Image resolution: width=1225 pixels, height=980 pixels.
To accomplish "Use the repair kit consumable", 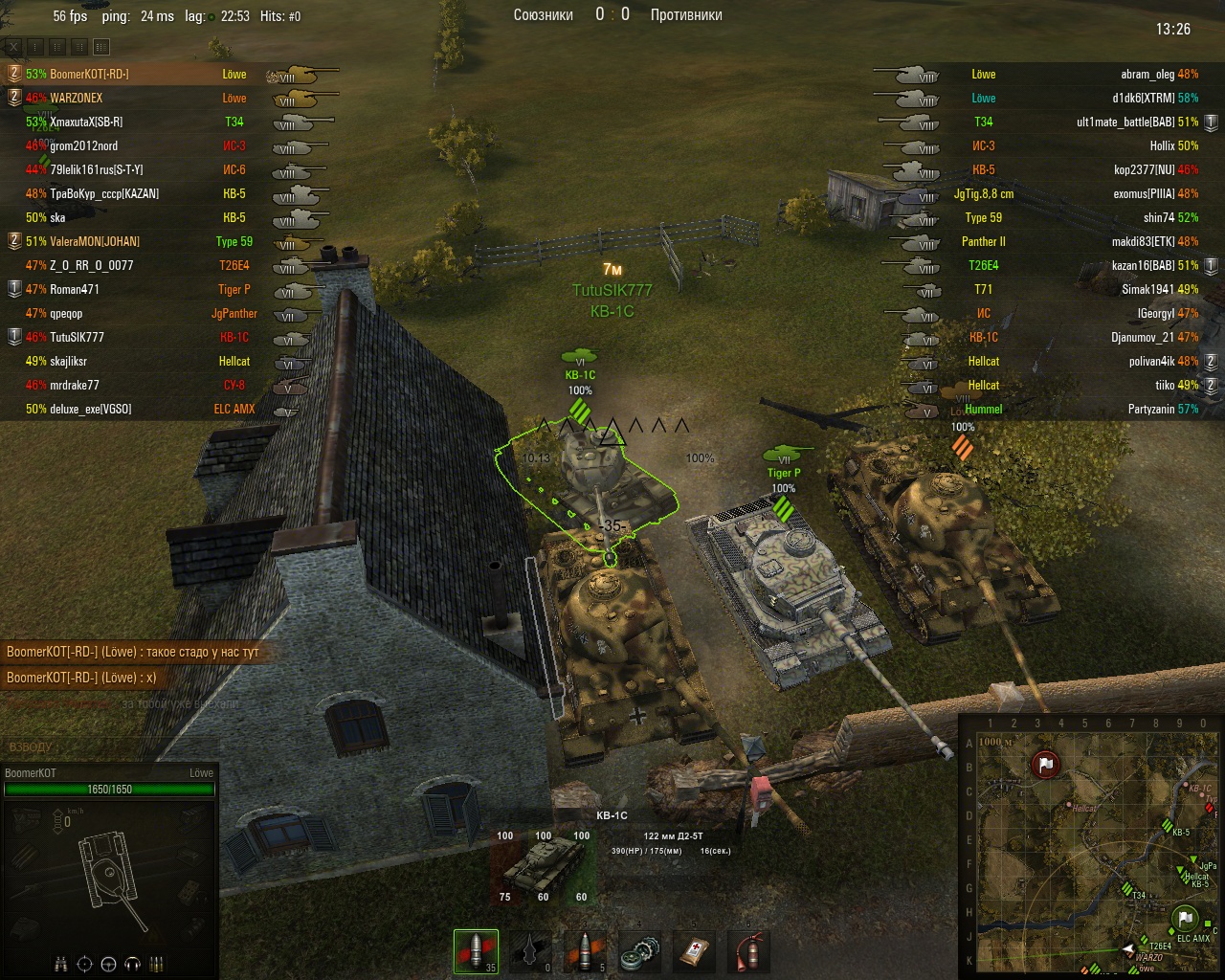I will (639, 951).
